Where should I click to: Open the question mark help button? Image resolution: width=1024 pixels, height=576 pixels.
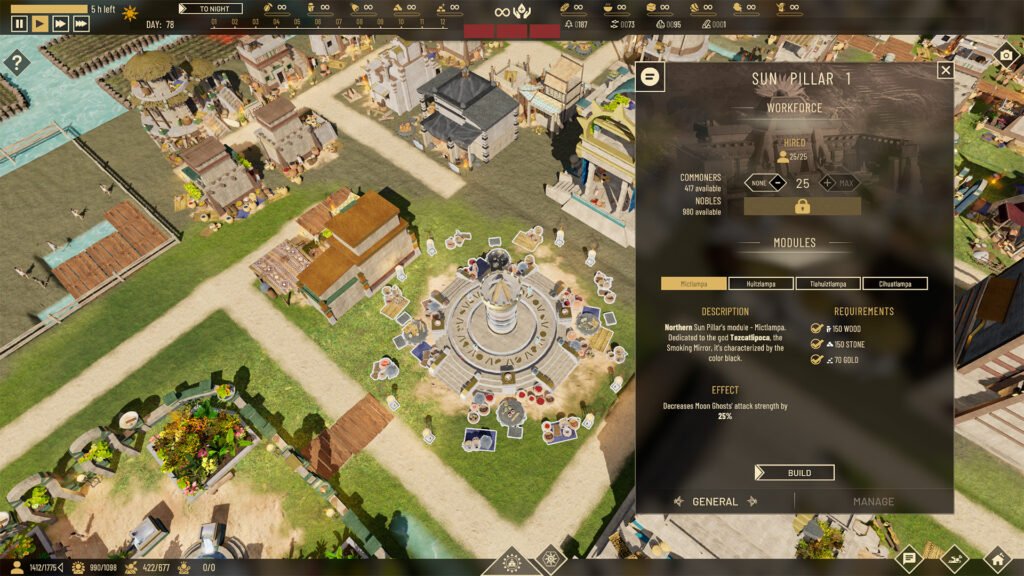17,64
